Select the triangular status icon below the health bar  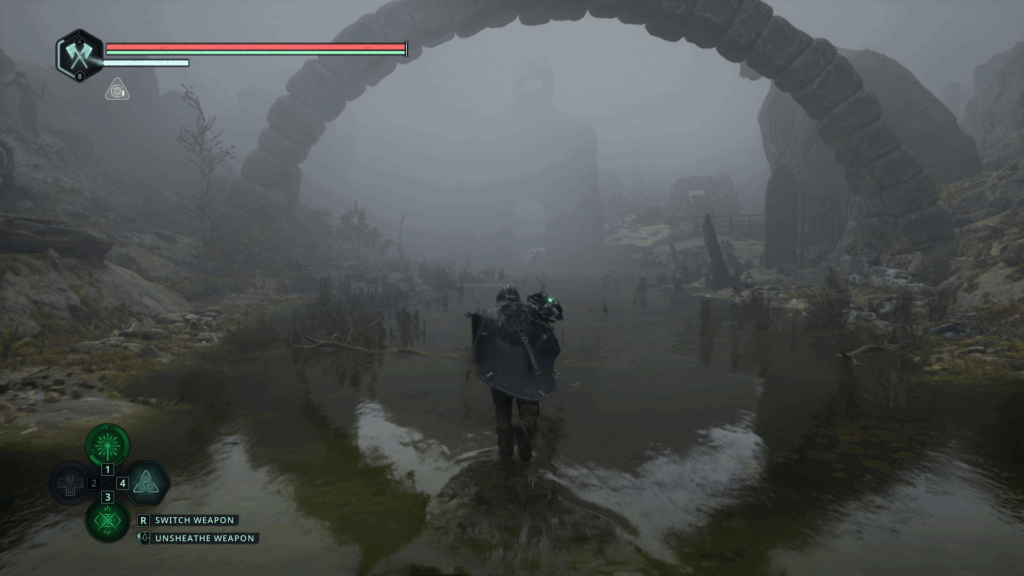pos(116,90)
